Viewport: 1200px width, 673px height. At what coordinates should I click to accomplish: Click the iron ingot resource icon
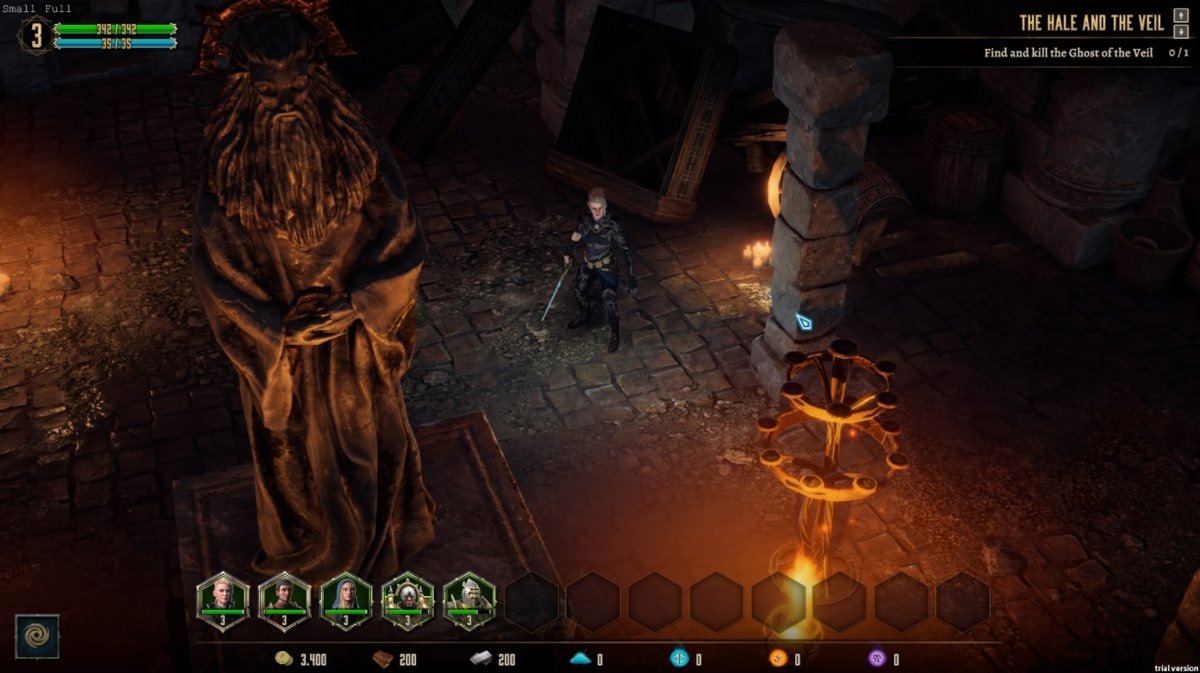[x=480, y=659]
